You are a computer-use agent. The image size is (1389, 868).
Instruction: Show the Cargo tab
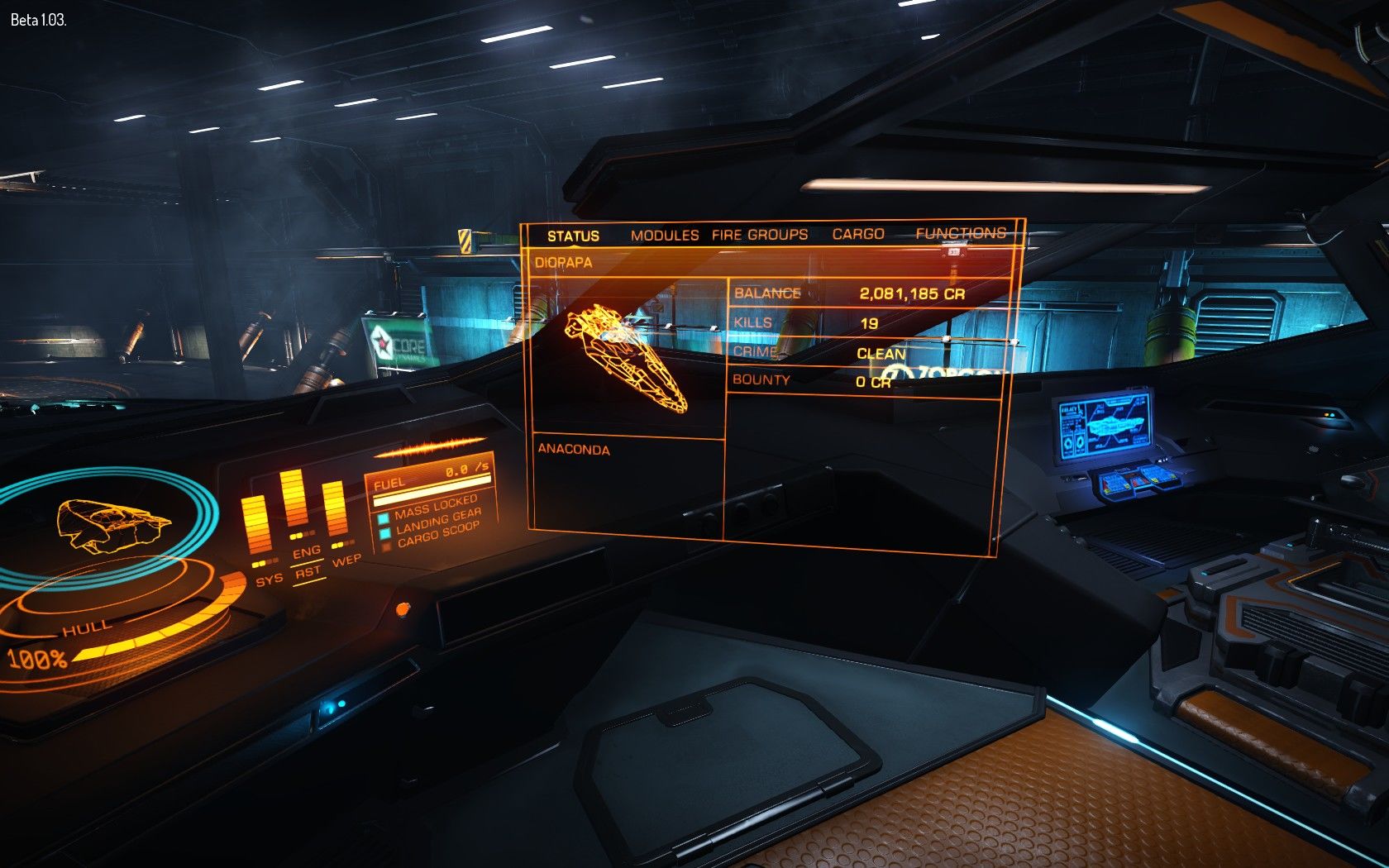click(x=858, y=234)
